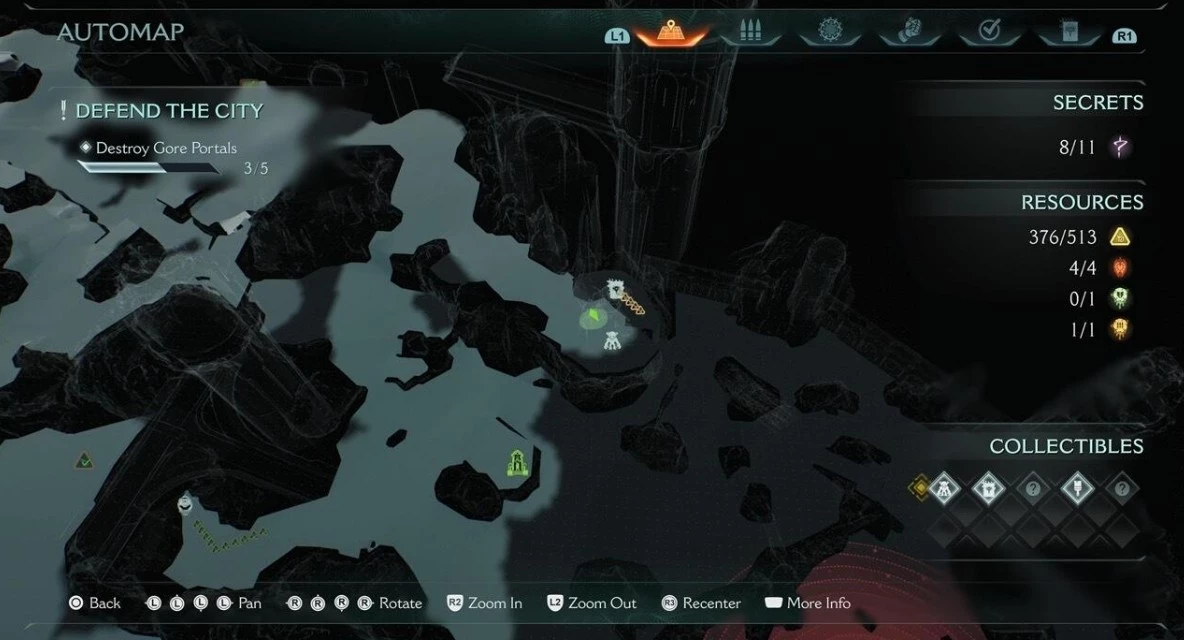Select the Automap tab with map pin icon

pos(670,32)
